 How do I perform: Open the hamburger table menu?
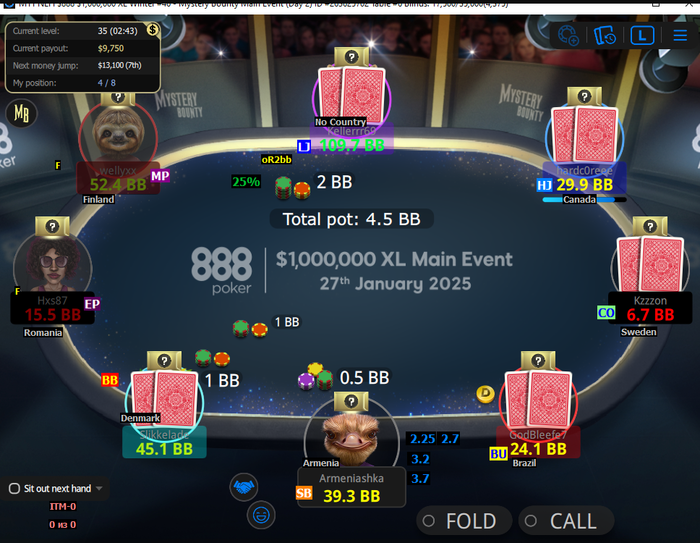click(680, 34)
